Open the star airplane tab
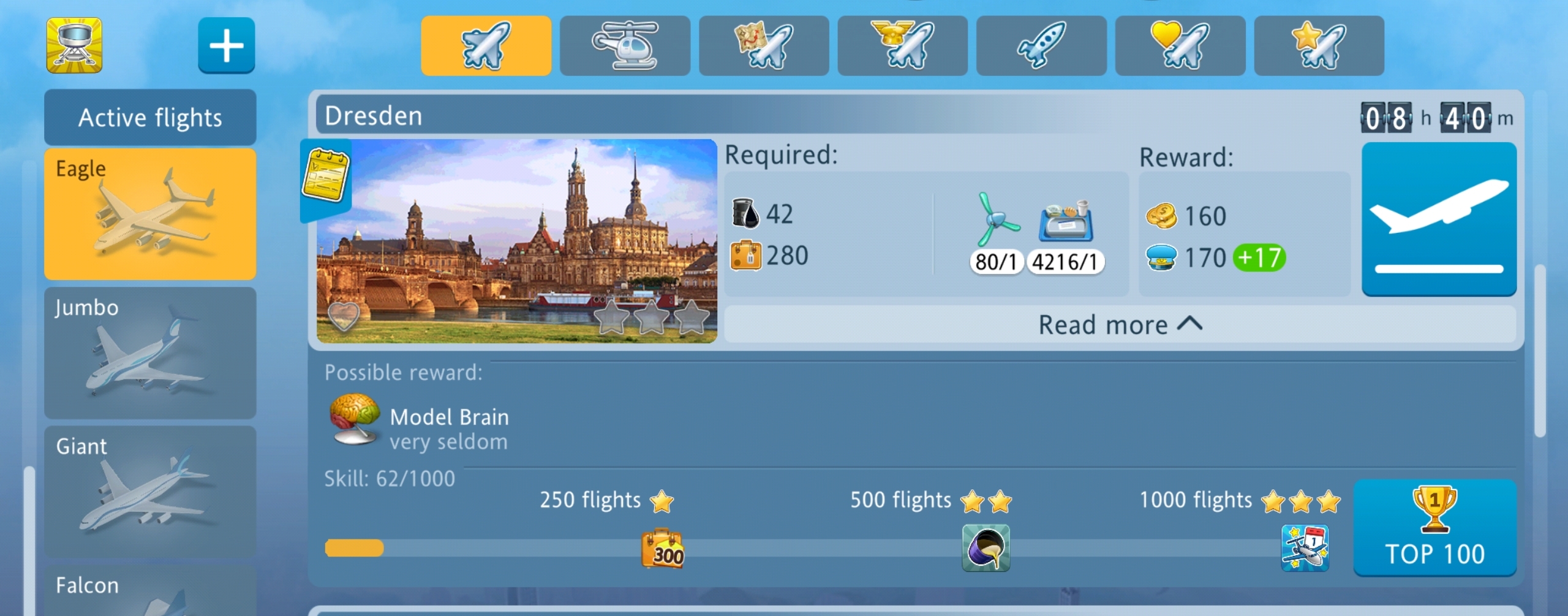The width and height of the screenshot is (1568, 616). [1319, 46]
